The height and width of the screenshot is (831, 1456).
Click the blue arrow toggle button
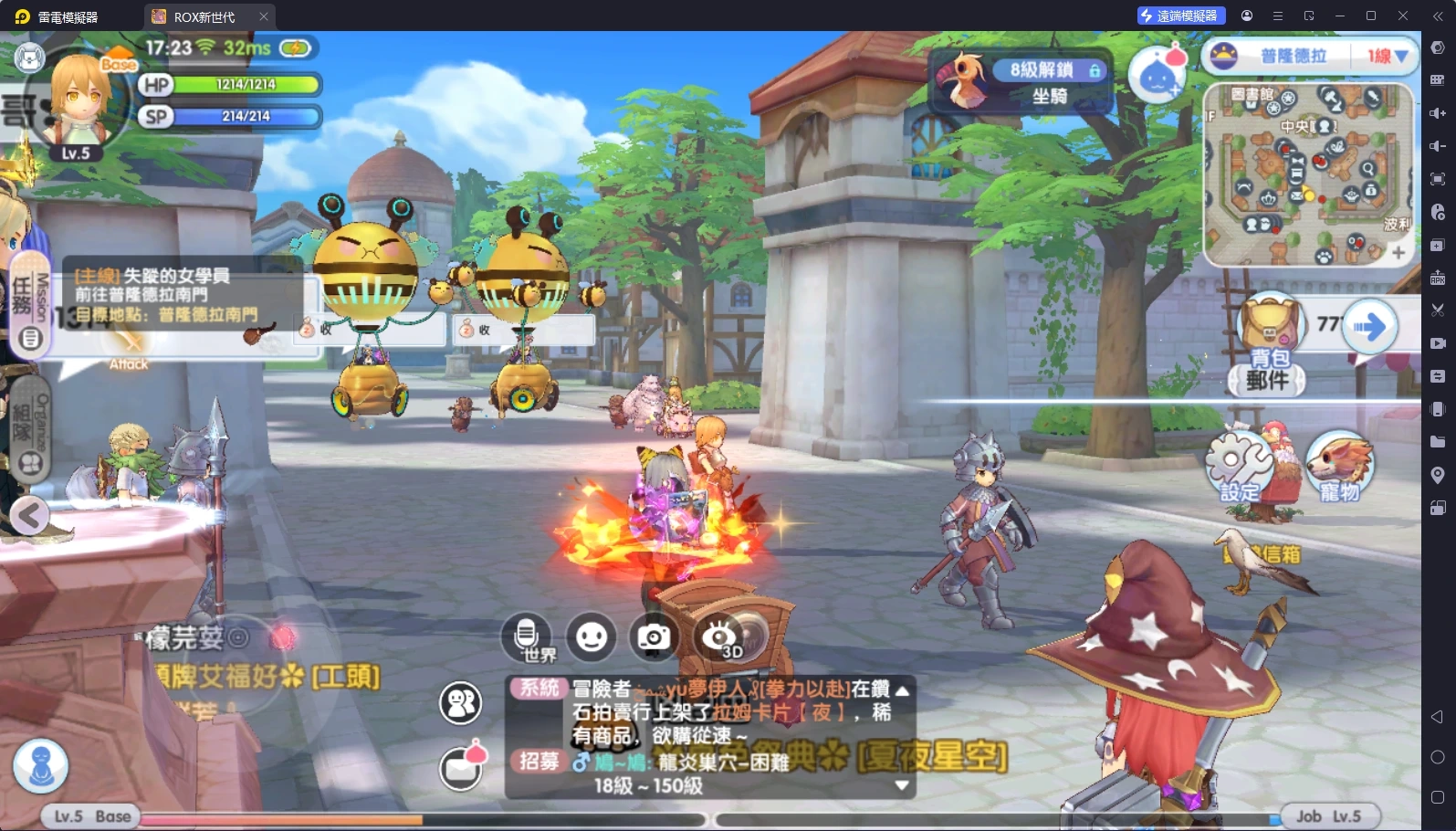tap(1369, 326)
